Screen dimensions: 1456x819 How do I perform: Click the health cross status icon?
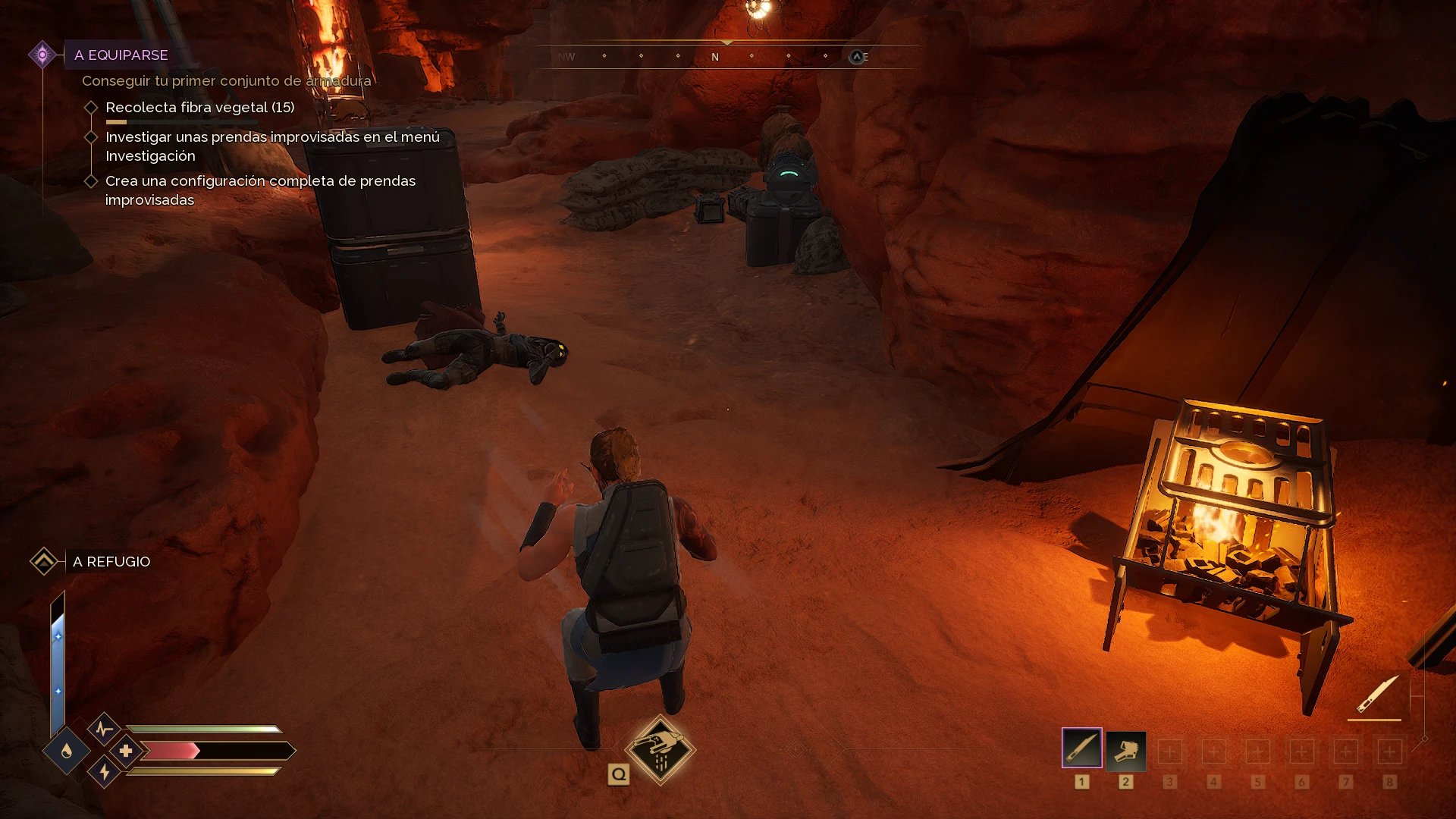[x=126, y=751]
